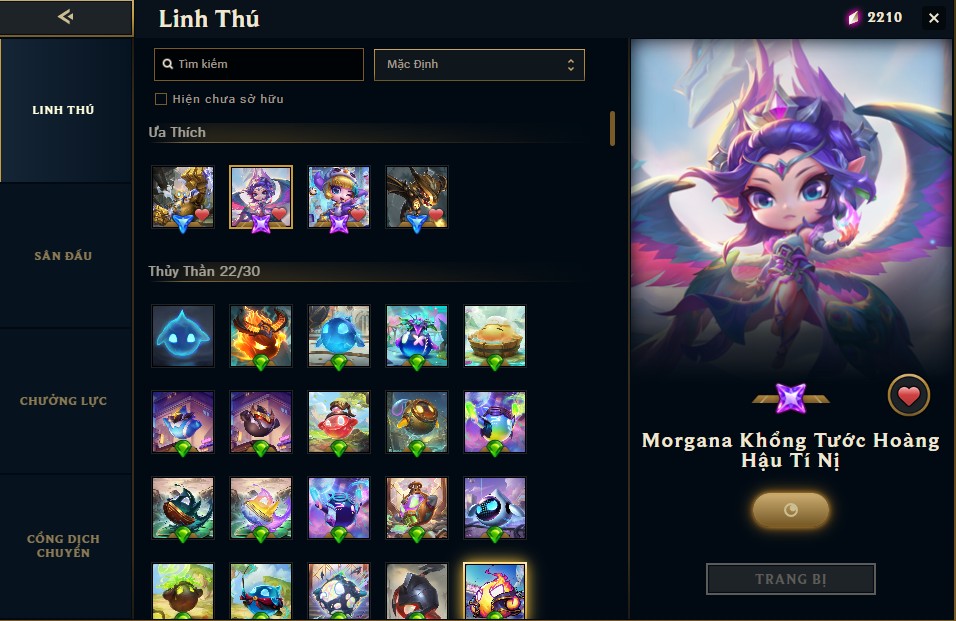Select the fiery horned sprite thumbnail
The image size is (956, 621).
click(x=260, y=335)
